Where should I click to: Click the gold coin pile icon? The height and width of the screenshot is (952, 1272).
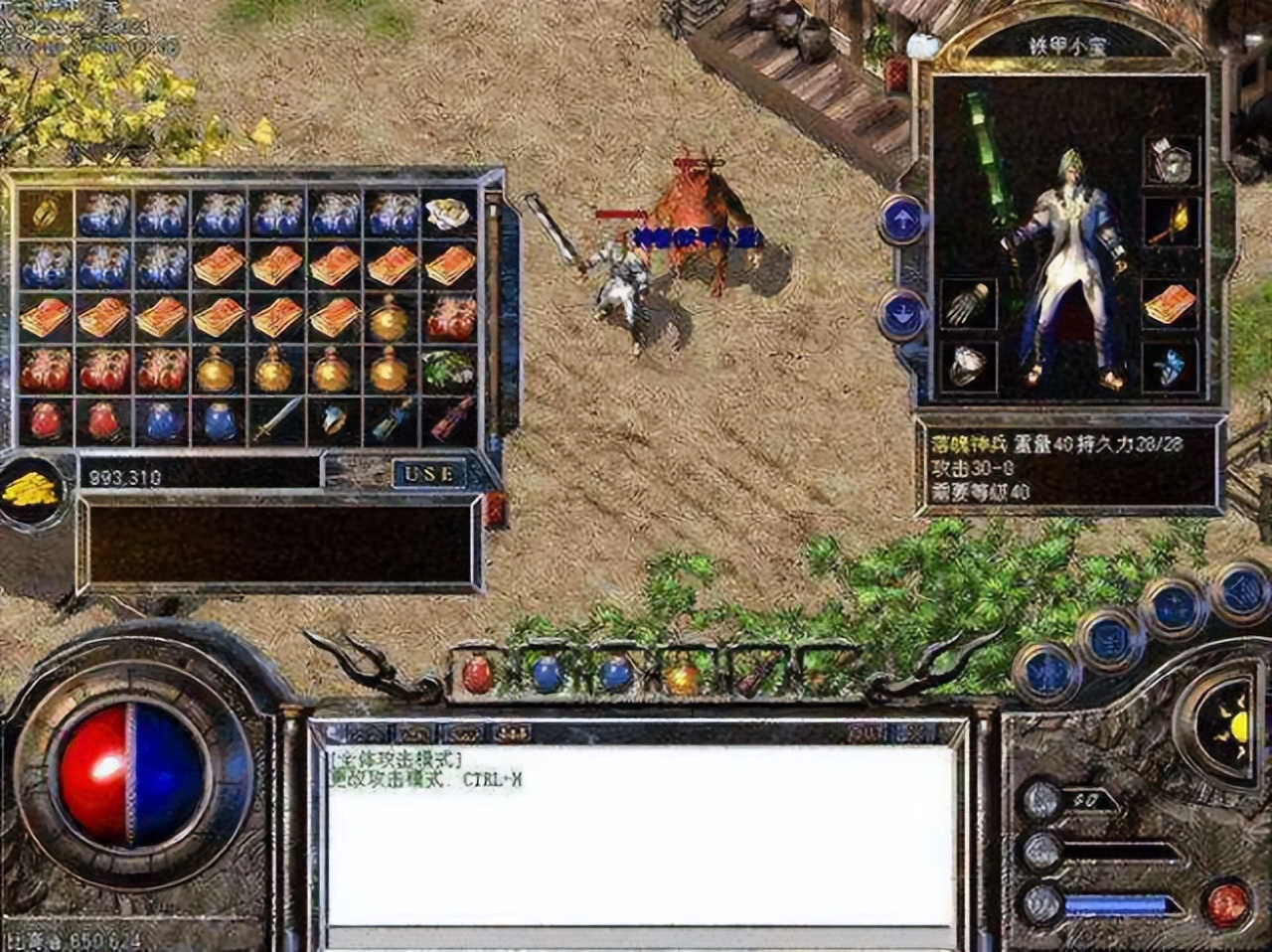(x=33, y=491)
